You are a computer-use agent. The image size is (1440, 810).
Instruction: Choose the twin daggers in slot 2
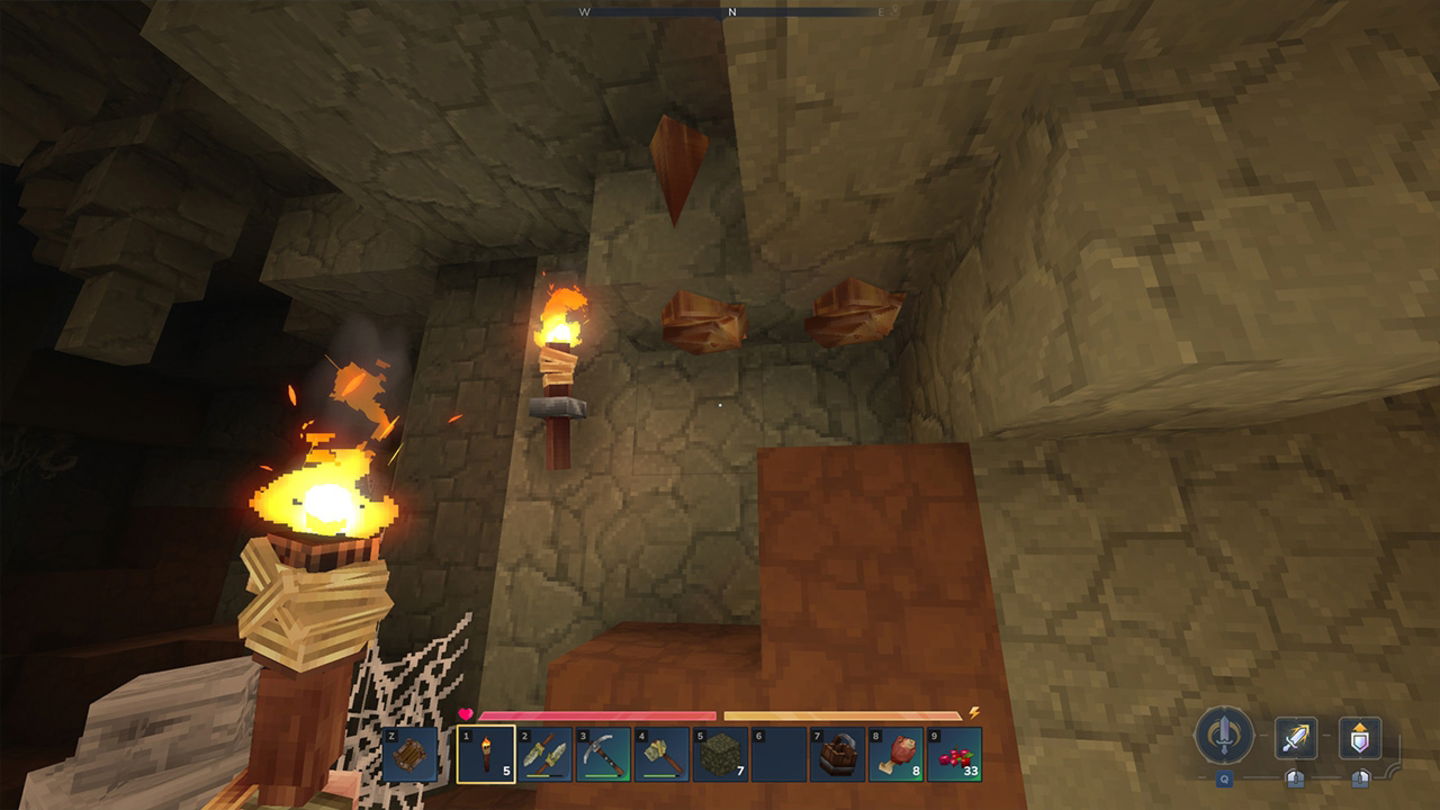click(x=545, y=755)
